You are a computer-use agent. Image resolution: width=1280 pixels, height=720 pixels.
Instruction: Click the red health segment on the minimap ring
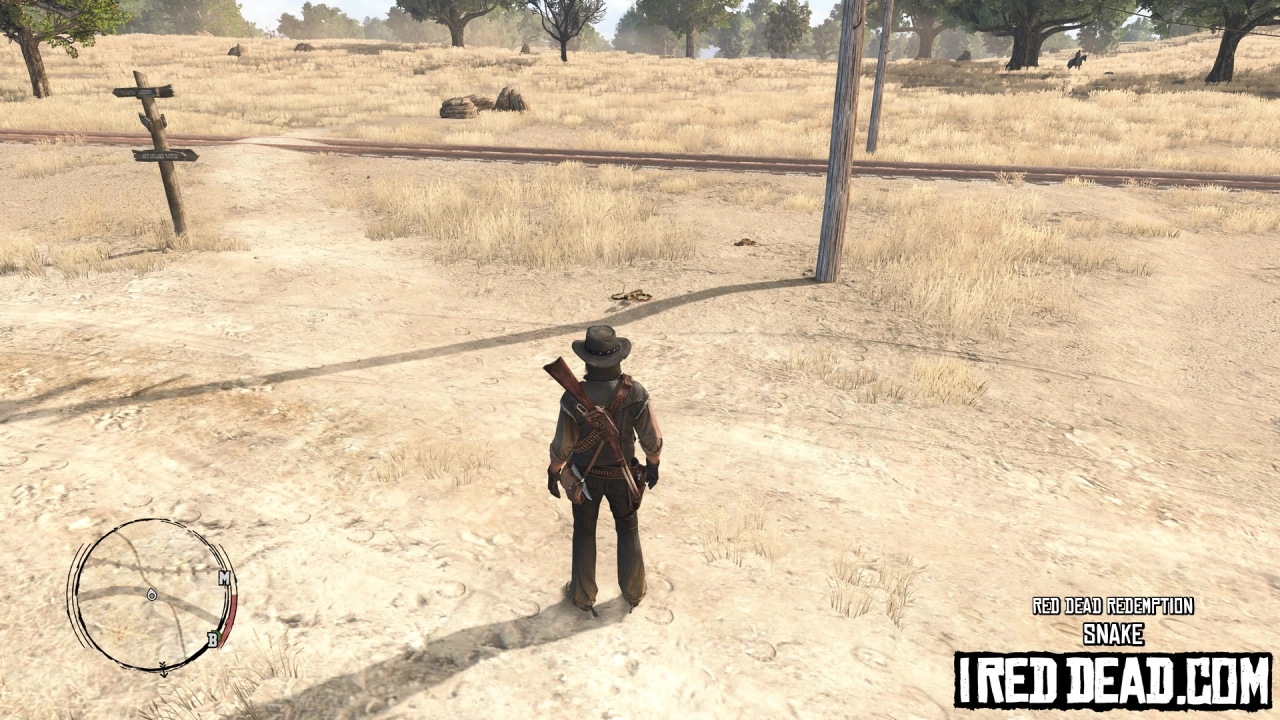[x=232, y=610]
